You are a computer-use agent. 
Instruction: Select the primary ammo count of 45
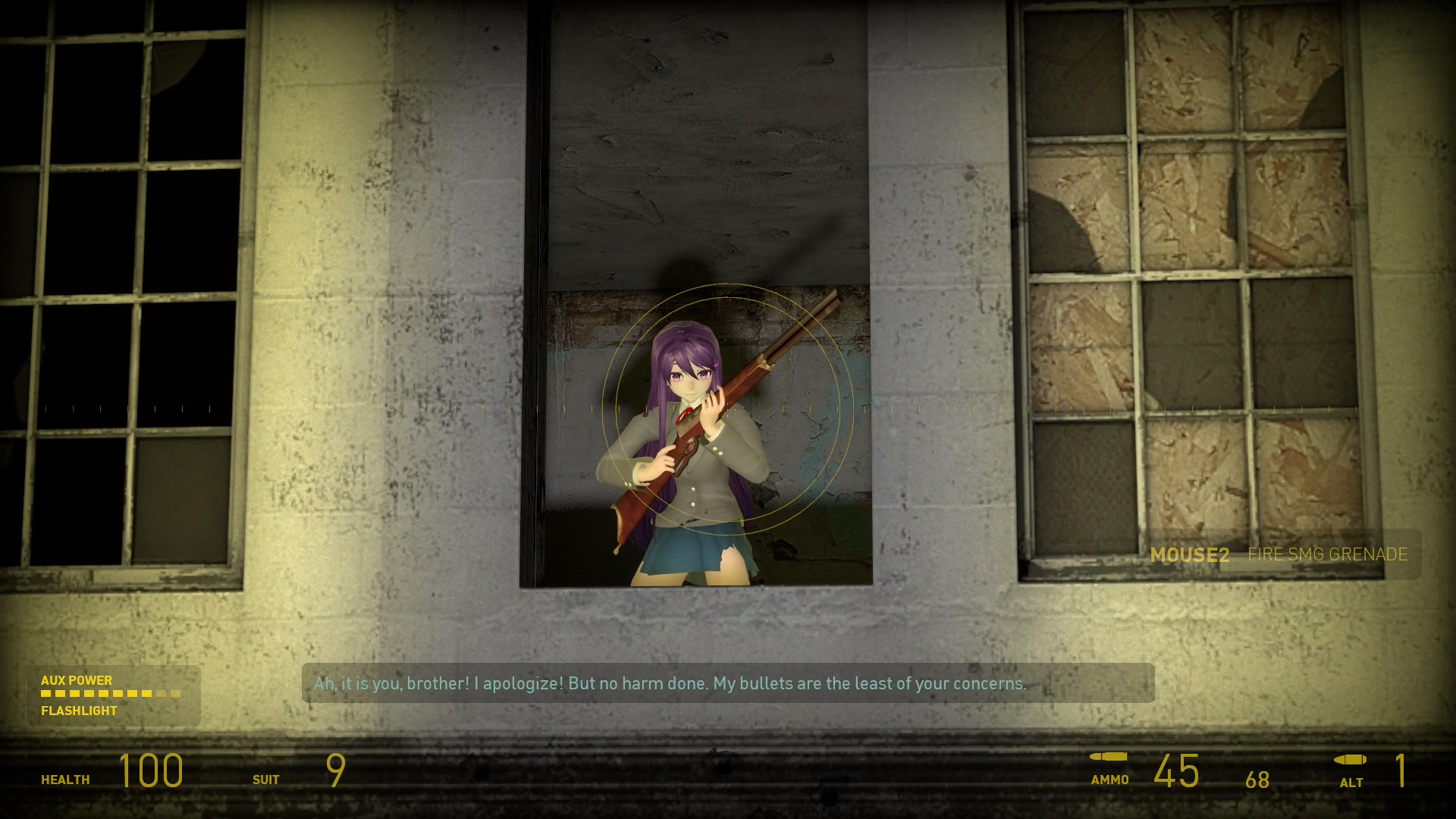[1176, 770]
